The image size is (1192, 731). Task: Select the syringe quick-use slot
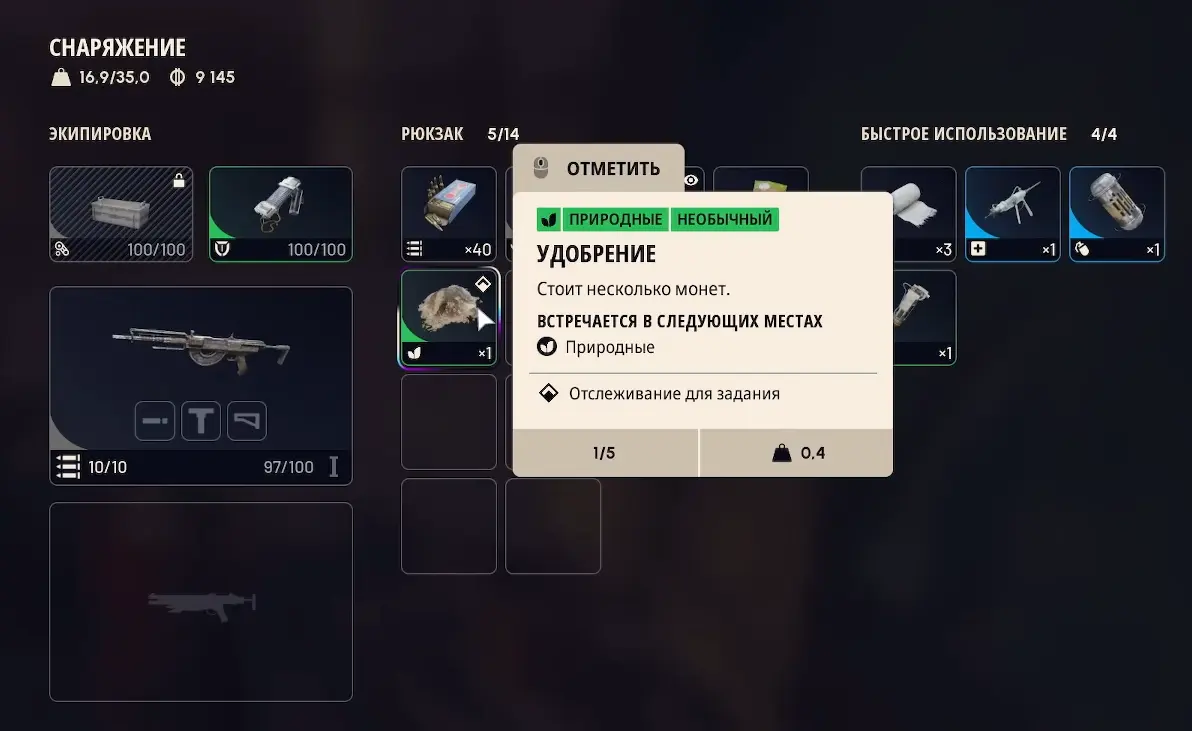pyautogui.click(x=1012, y=214)
